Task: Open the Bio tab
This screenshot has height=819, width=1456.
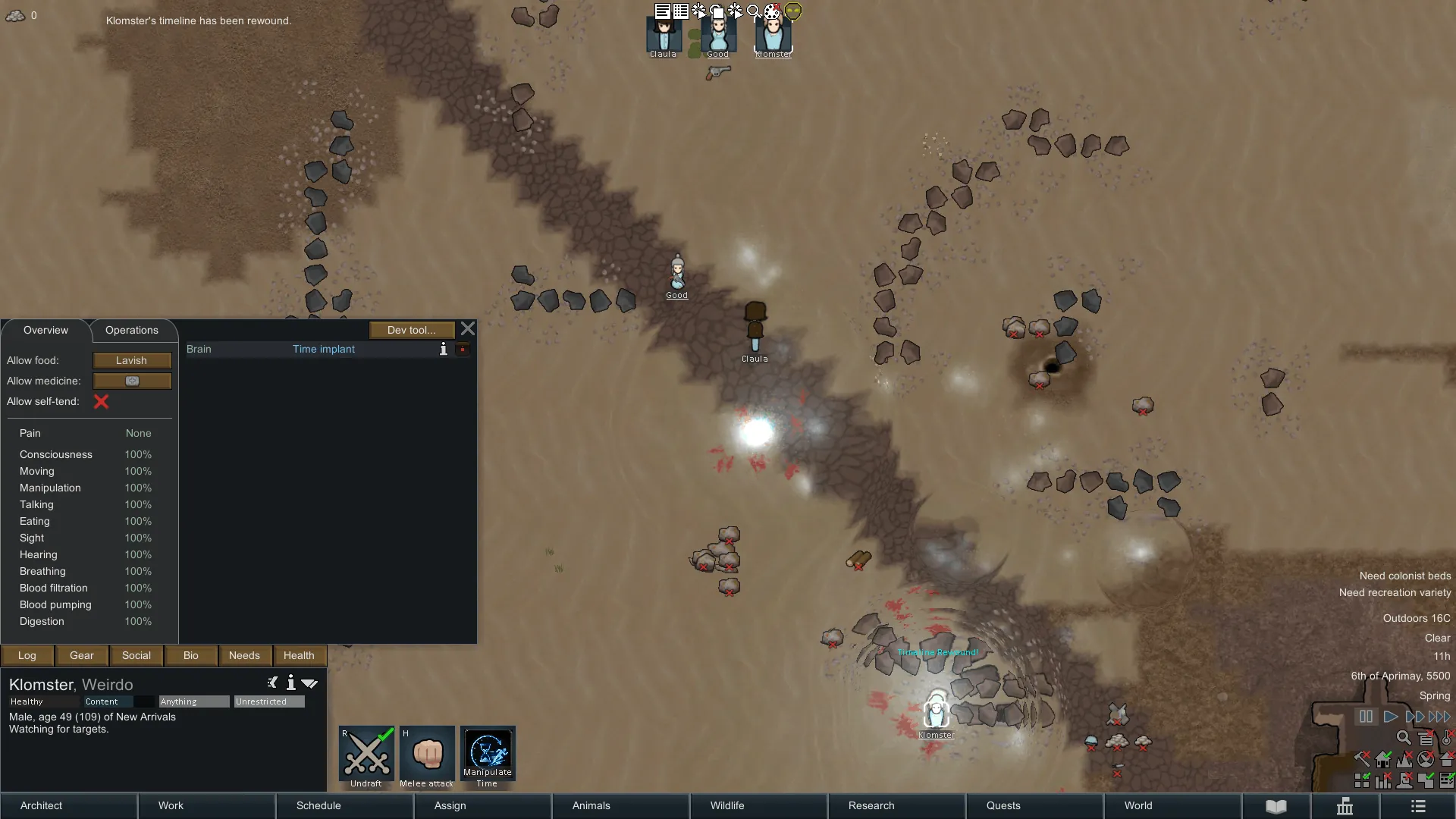Action: (x=191, y=655)
